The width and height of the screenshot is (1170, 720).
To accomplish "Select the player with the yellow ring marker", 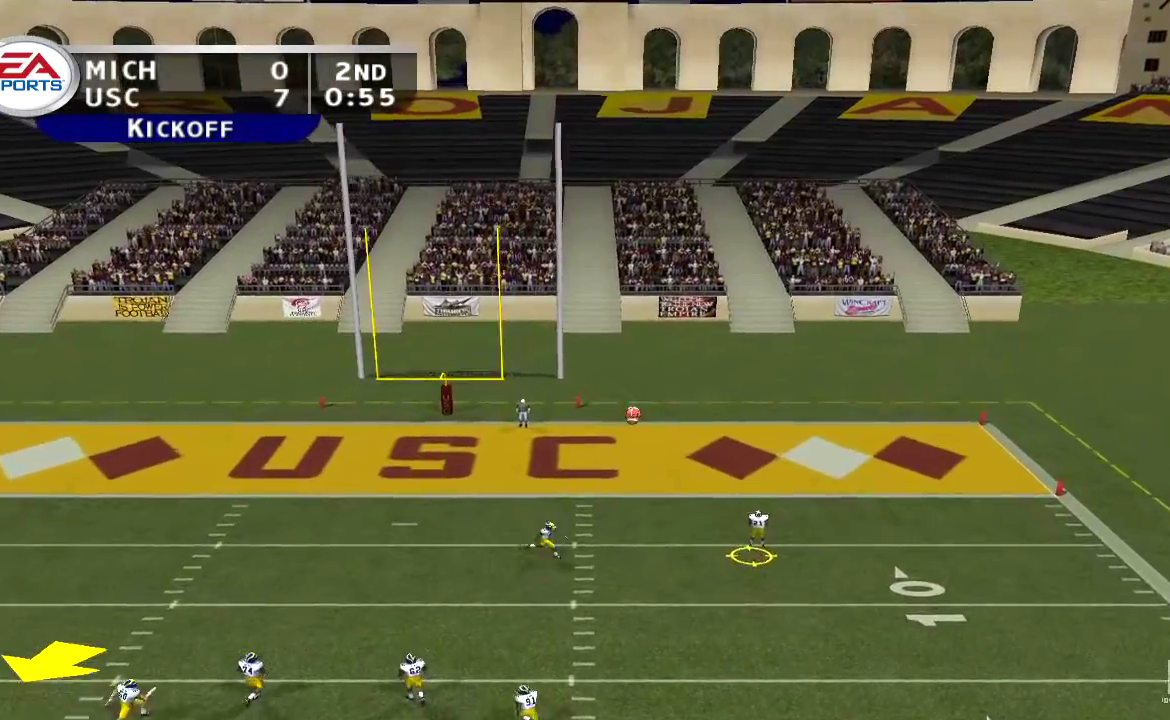I will pyautogui.click(x=757, y=531).
